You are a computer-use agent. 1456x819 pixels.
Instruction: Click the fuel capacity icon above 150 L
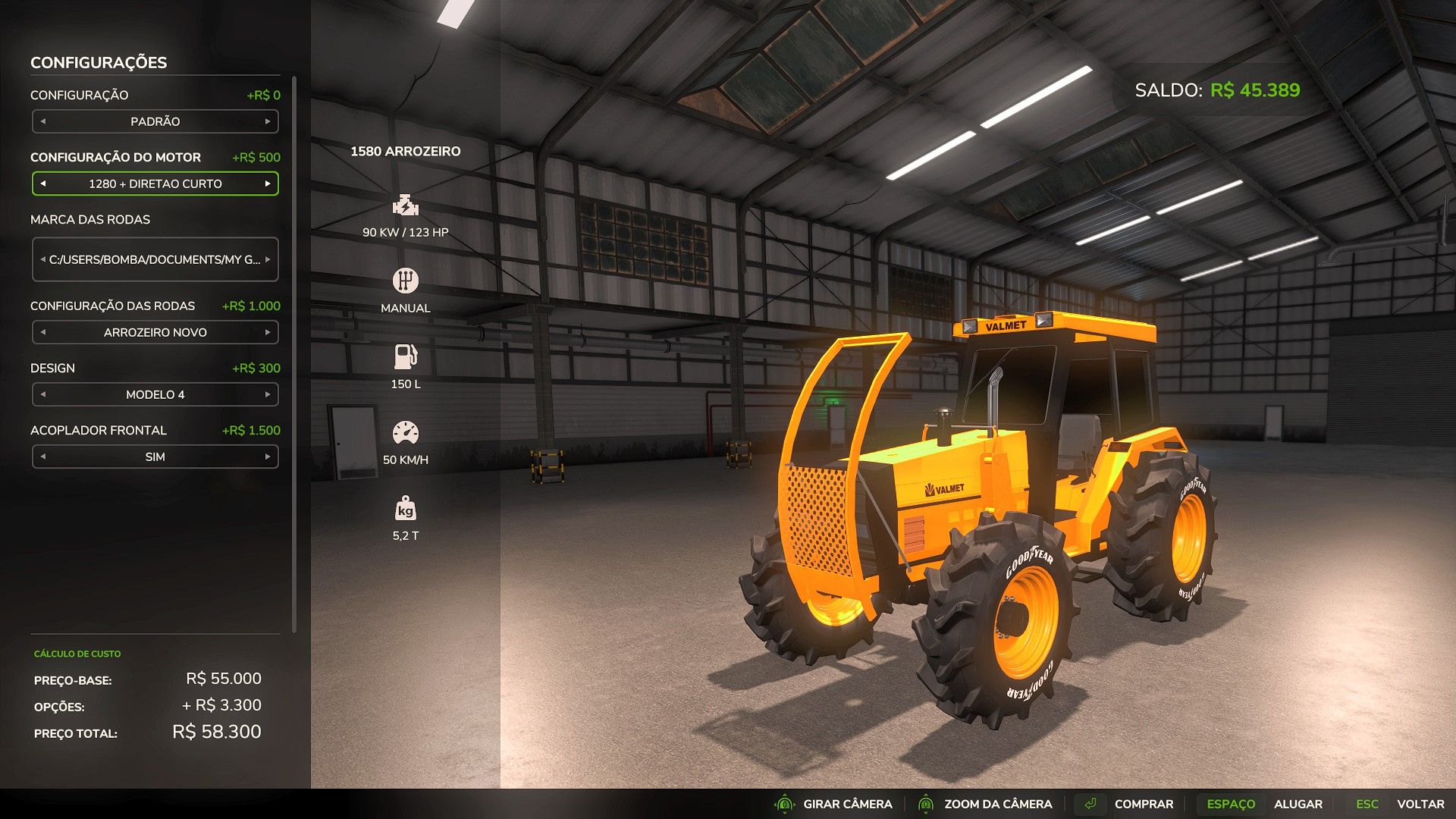point(406,355)
